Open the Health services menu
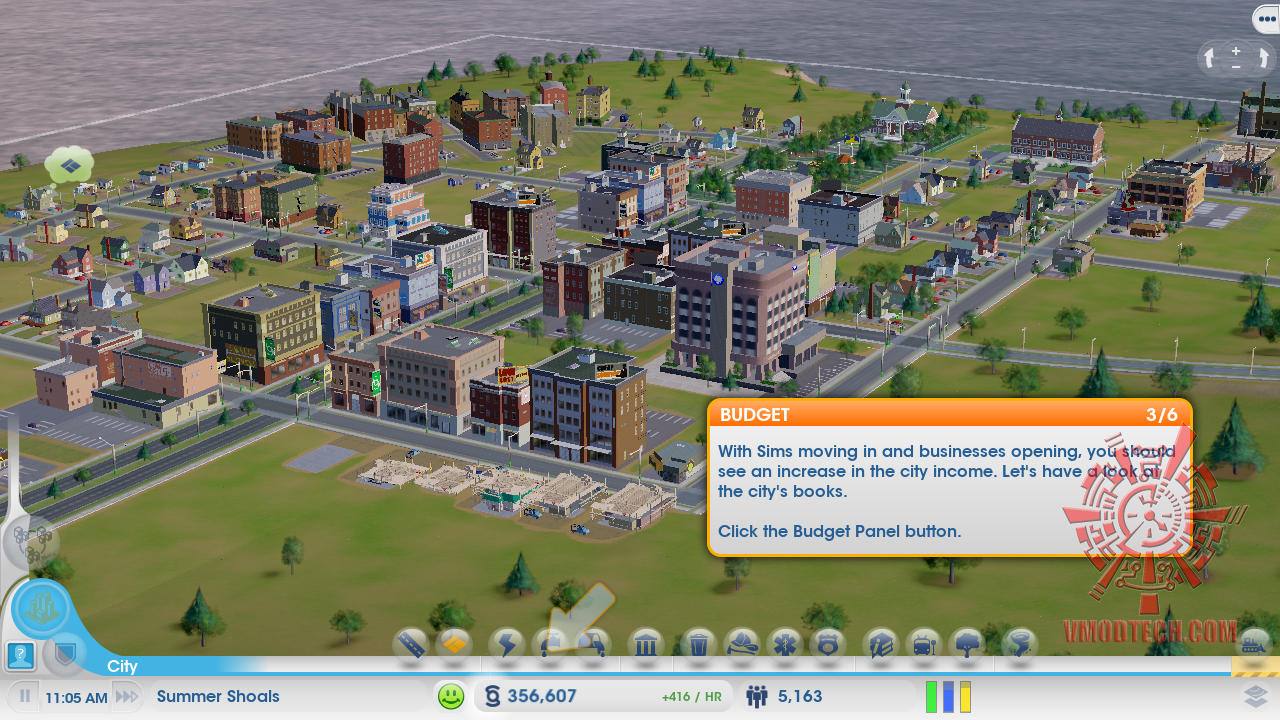This screenshot has height=720, width=1280. point(785,645)
